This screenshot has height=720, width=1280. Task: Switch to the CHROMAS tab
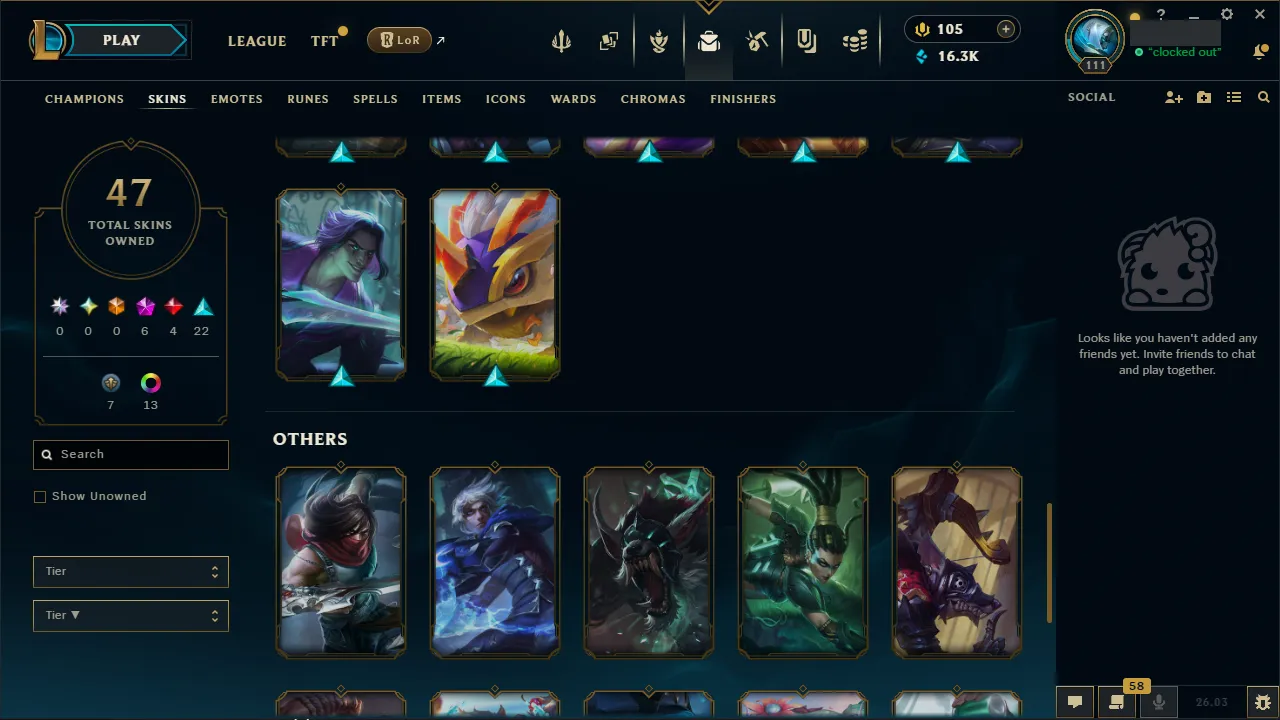tap(653, 99)
